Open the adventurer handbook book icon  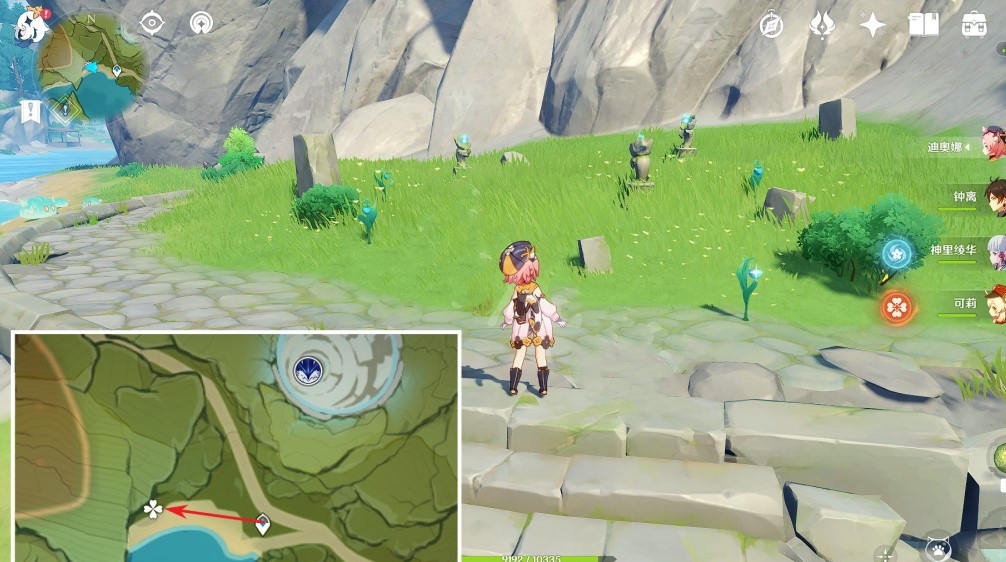tap(923, 25)
